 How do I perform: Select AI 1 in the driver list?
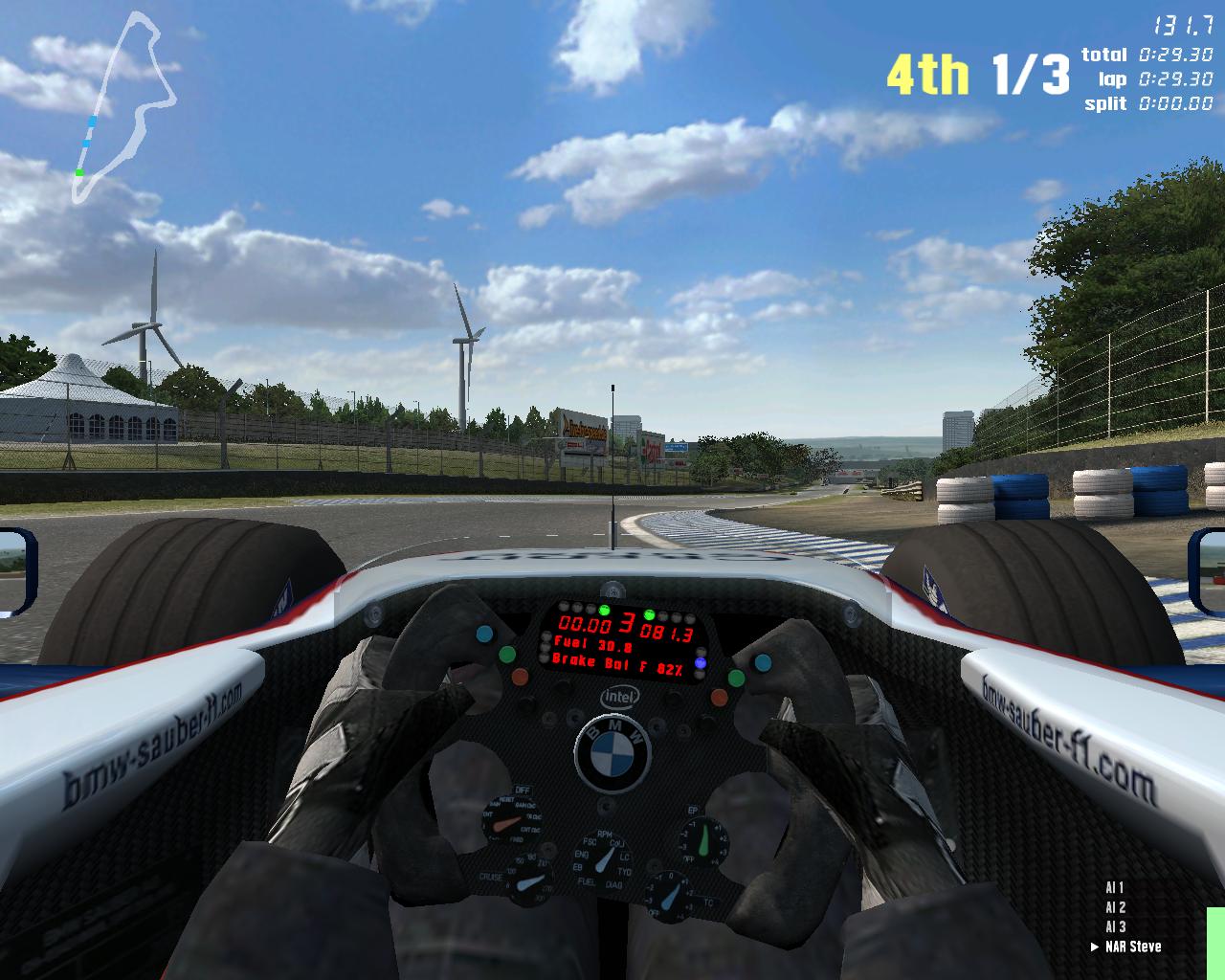1115,888
